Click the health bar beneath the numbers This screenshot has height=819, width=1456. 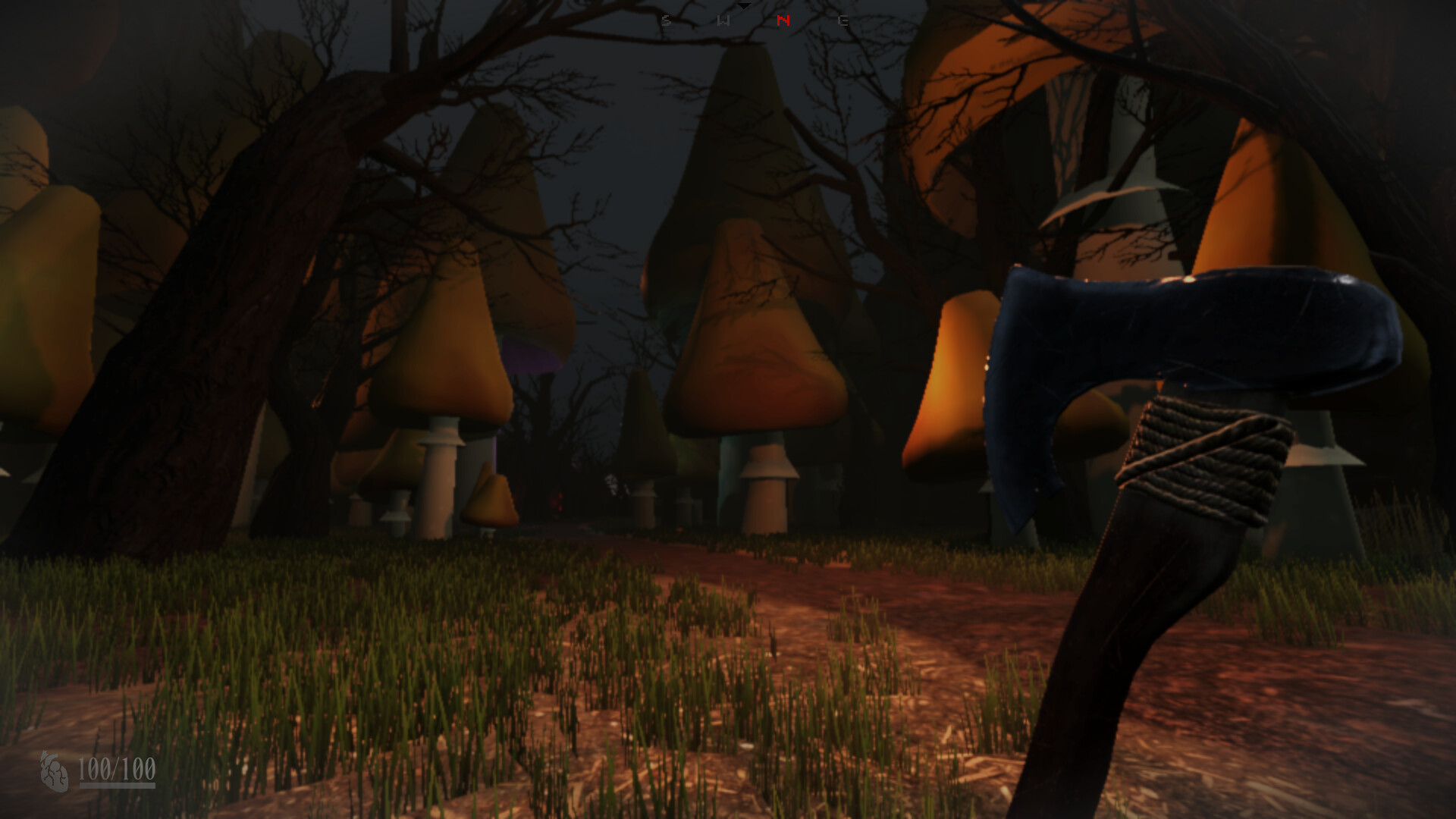pyautogui.click(x=118, y=786)
